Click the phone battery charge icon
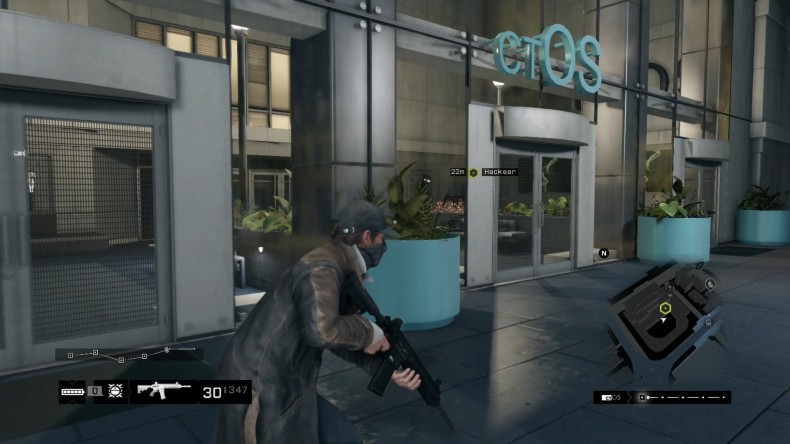Screen dimensions: 790x444 coord(72,391)
